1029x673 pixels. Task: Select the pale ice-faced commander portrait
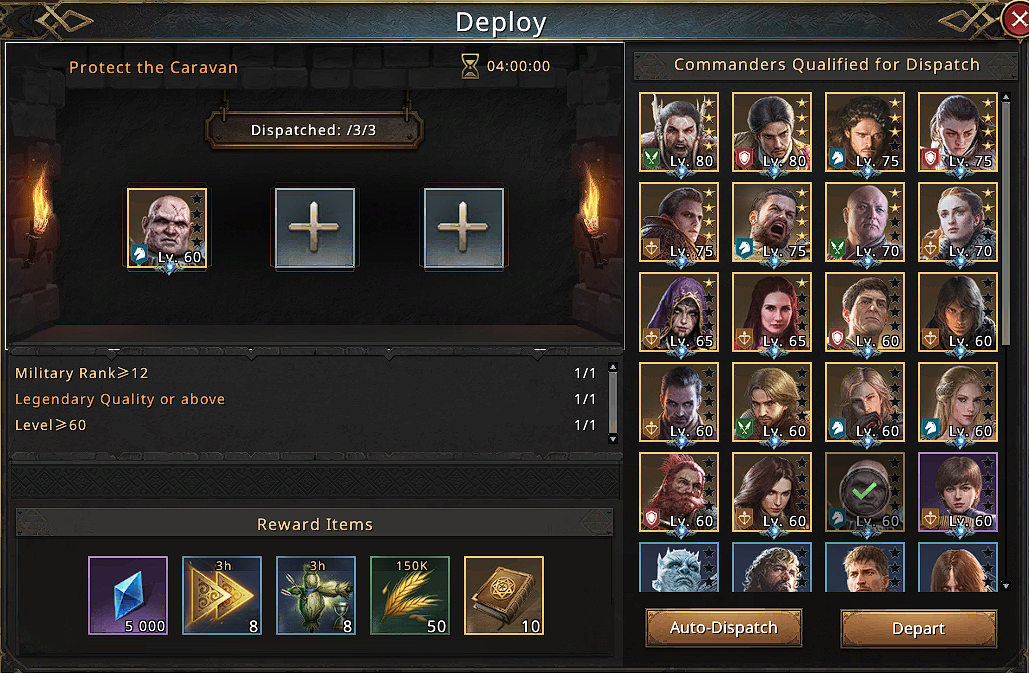pos(679,568)
